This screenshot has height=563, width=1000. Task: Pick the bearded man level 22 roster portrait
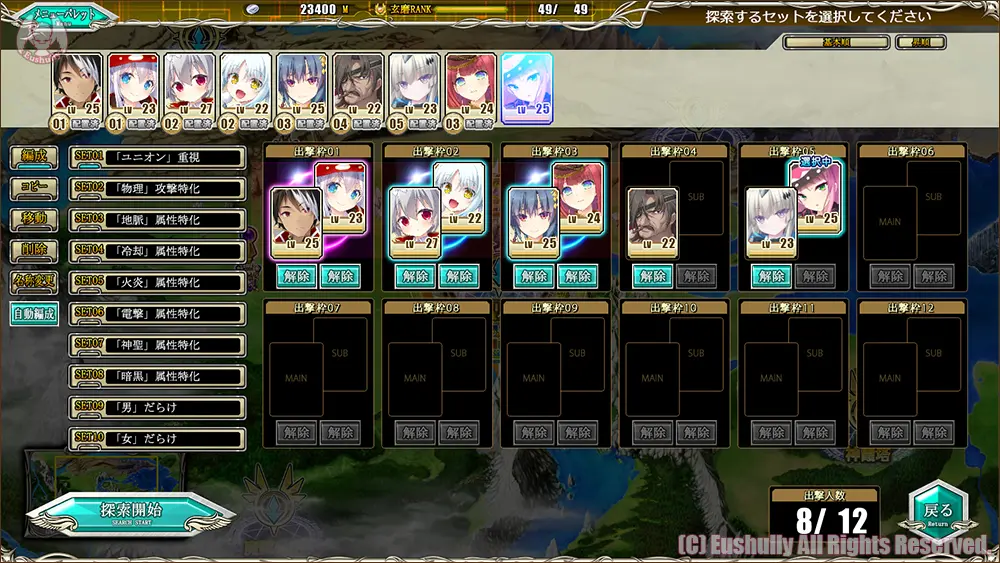pos(358,87)
